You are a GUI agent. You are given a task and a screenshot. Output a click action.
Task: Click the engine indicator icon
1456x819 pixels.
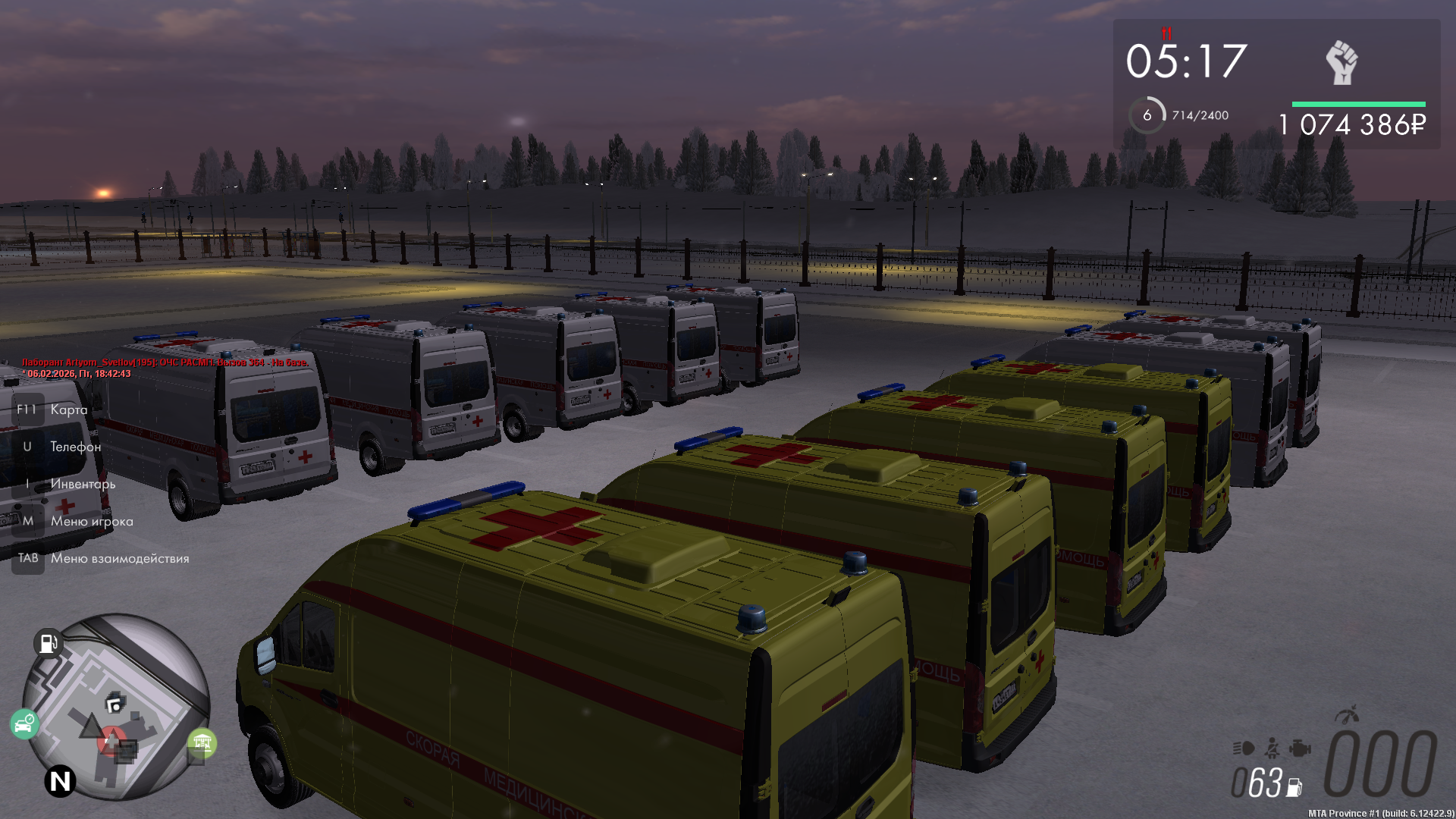coord(1299,748)
